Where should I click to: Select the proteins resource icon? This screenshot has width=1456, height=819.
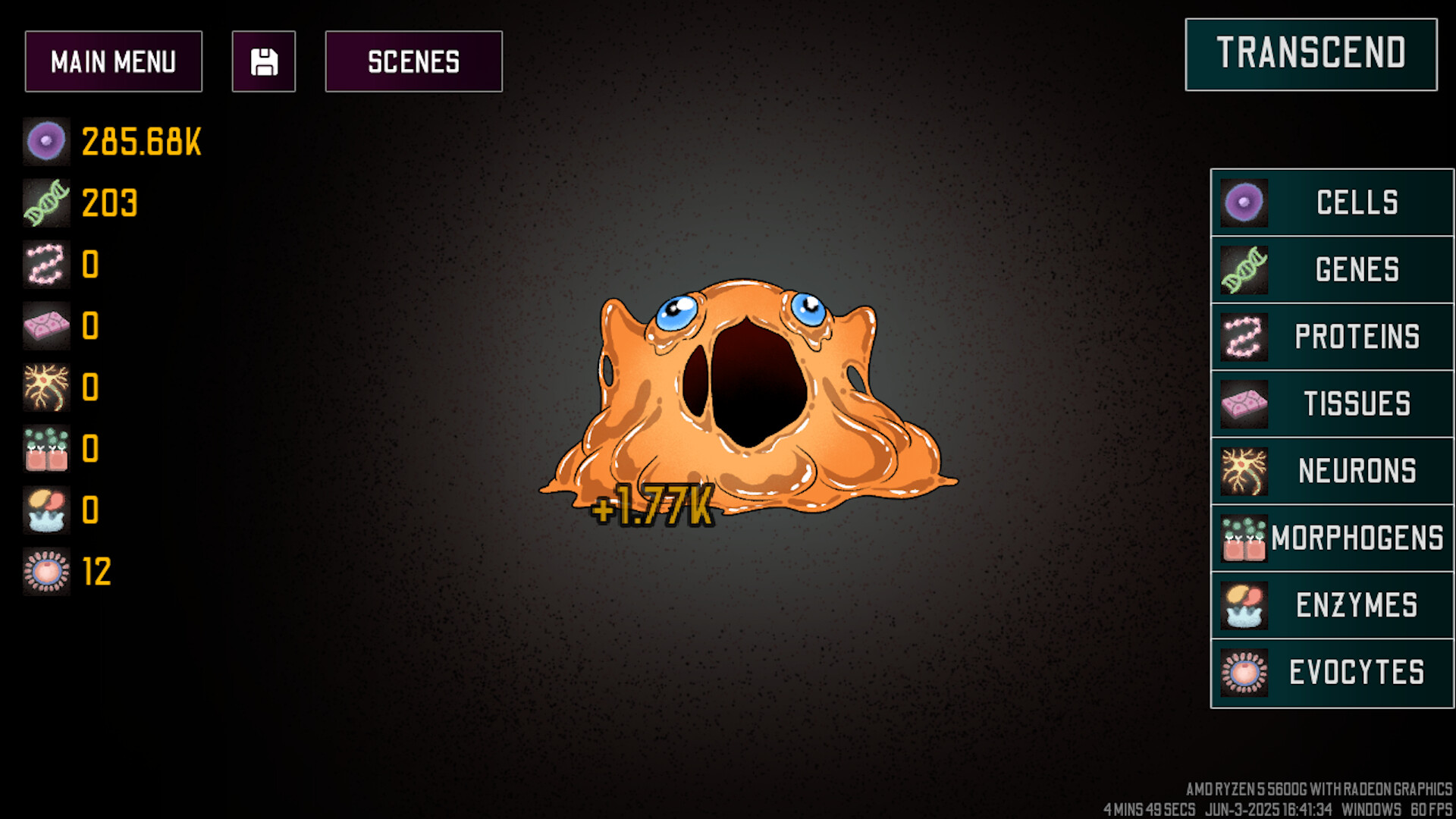[x=46, y=265]
